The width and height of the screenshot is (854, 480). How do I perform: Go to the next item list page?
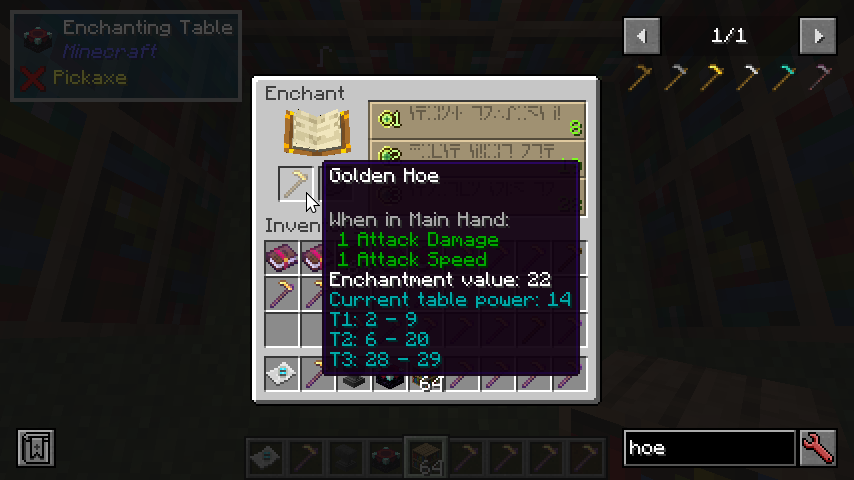(x=817, y=37)
